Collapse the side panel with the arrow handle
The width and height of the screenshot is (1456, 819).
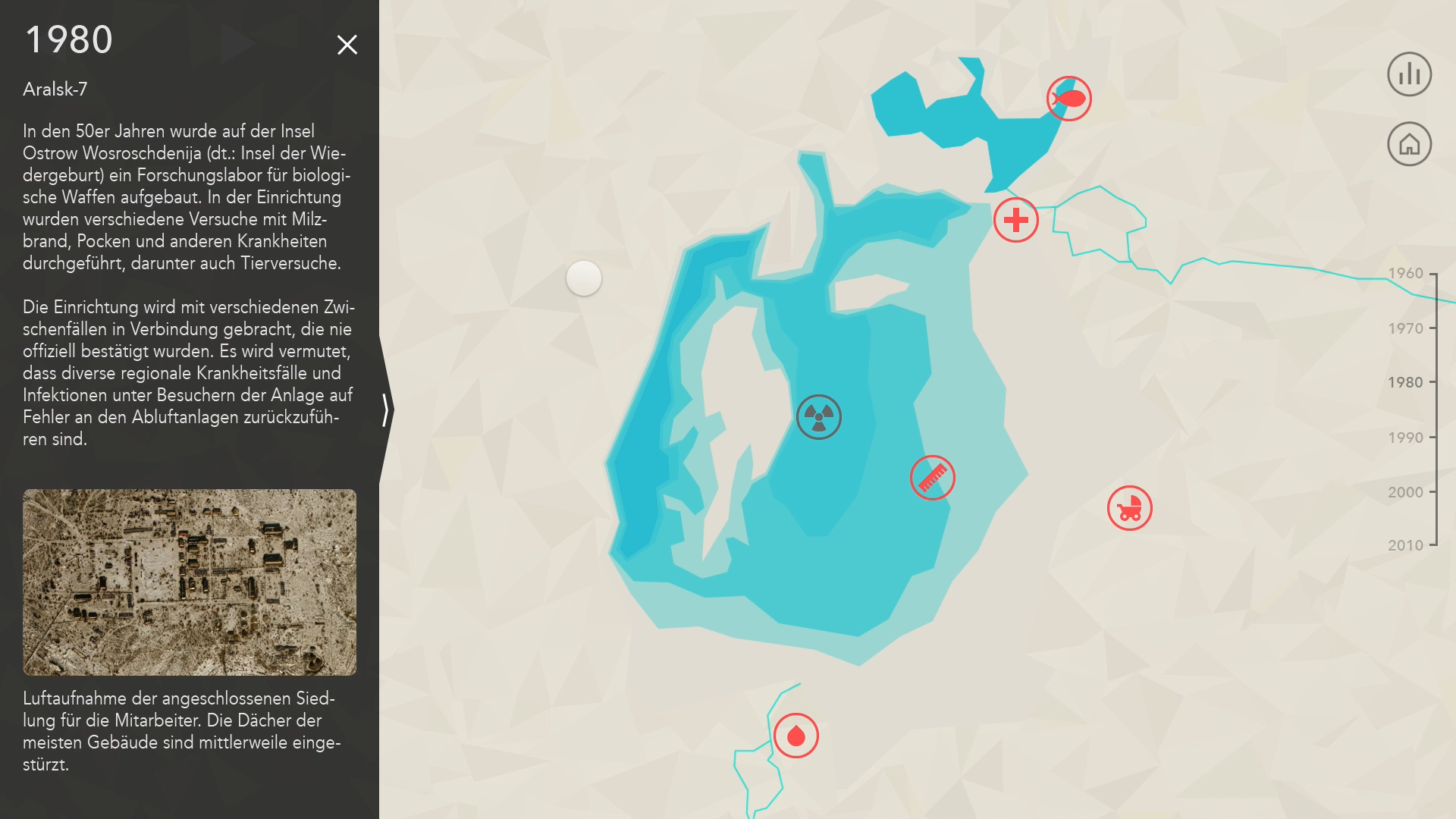coord(386,409)
